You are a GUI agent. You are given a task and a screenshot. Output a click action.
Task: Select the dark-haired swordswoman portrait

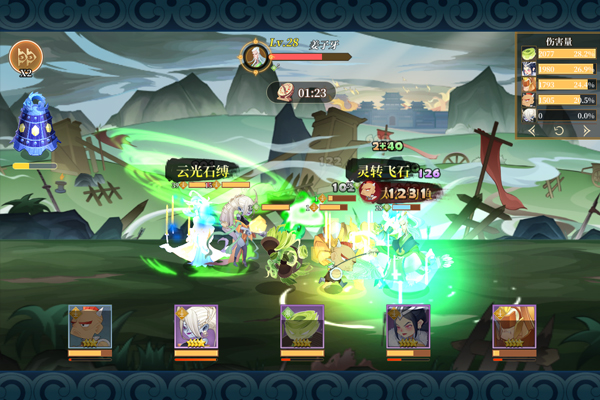click(x=408, y=326)
